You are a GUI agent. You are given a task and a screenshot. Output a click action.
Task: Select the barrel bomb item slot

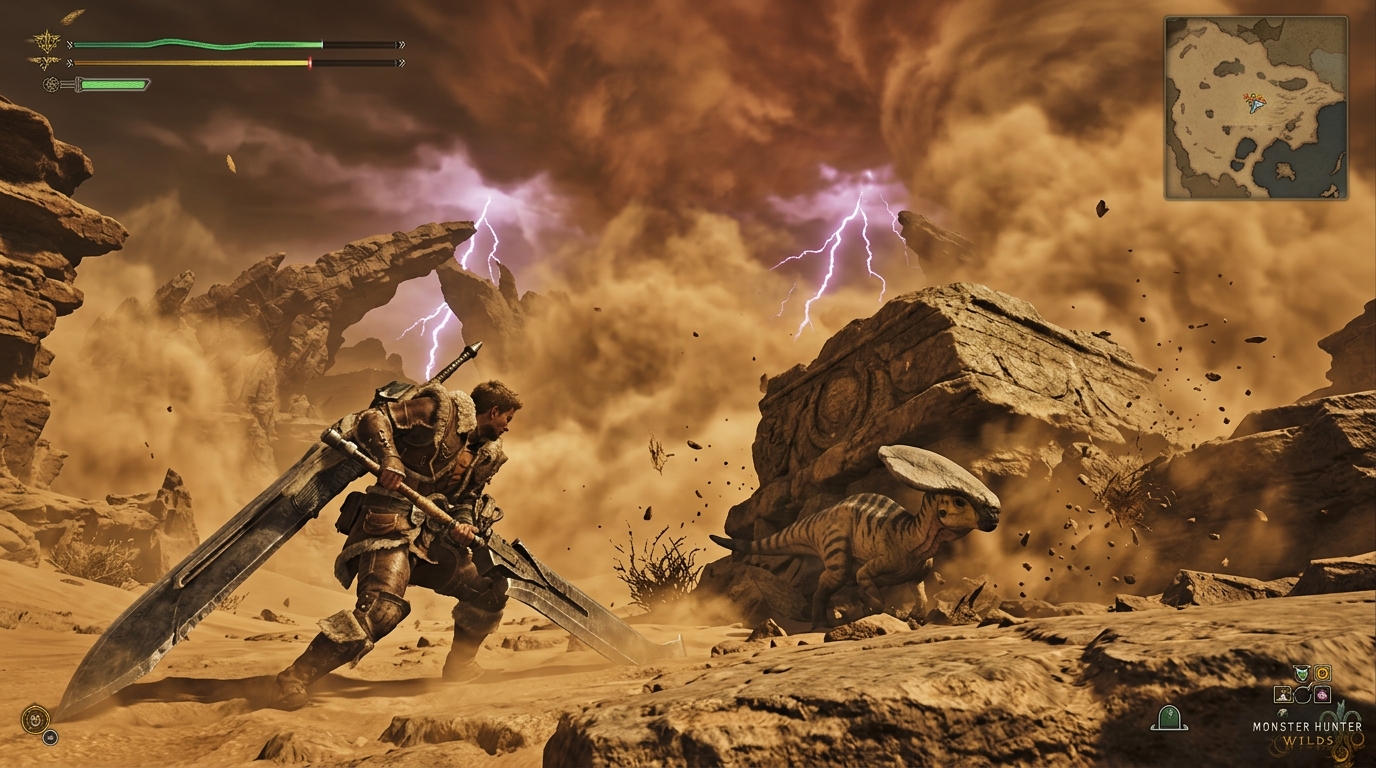[1302, 695]
